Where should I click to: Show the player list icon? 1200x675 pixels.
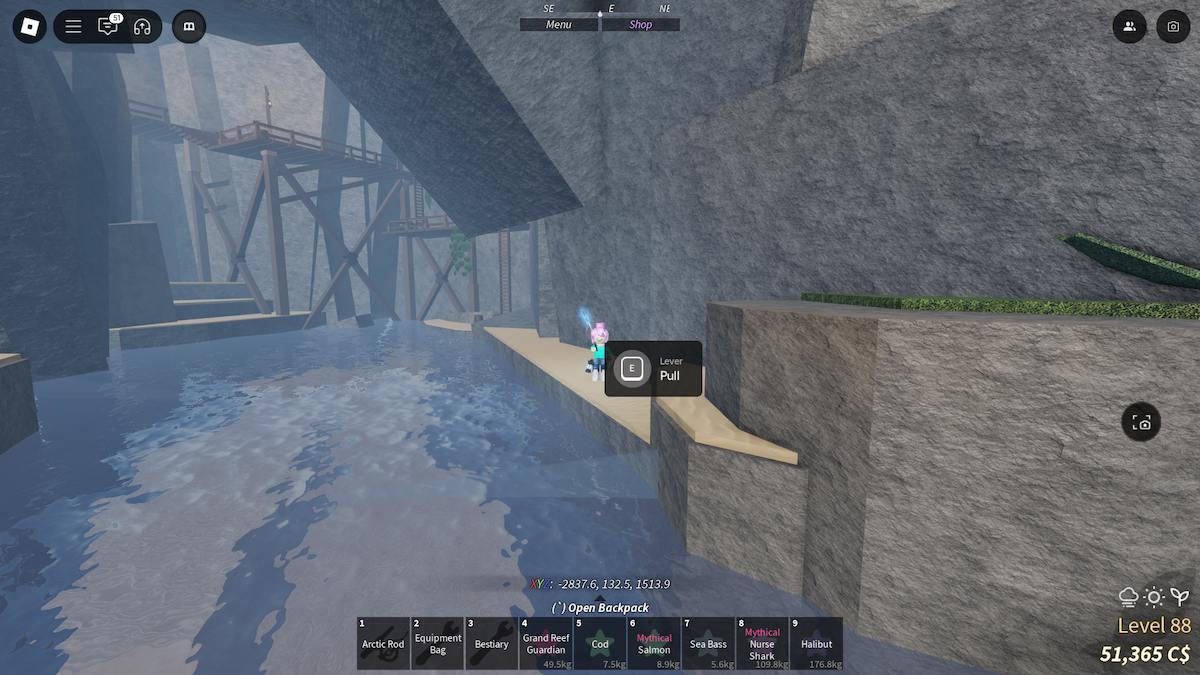point(1129,26)
